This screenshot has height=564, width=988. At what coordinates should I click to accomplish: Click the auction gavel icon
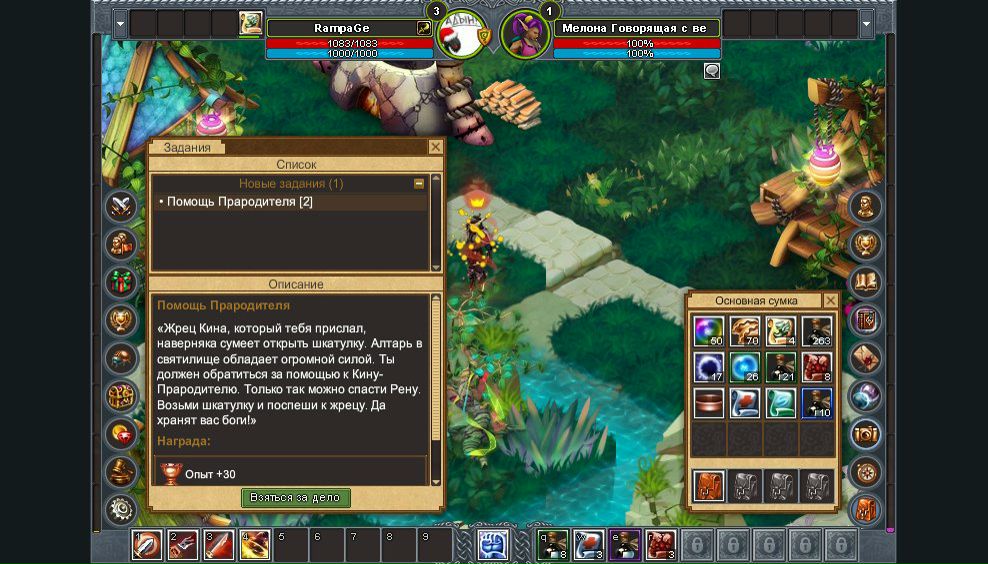point(122,471)
